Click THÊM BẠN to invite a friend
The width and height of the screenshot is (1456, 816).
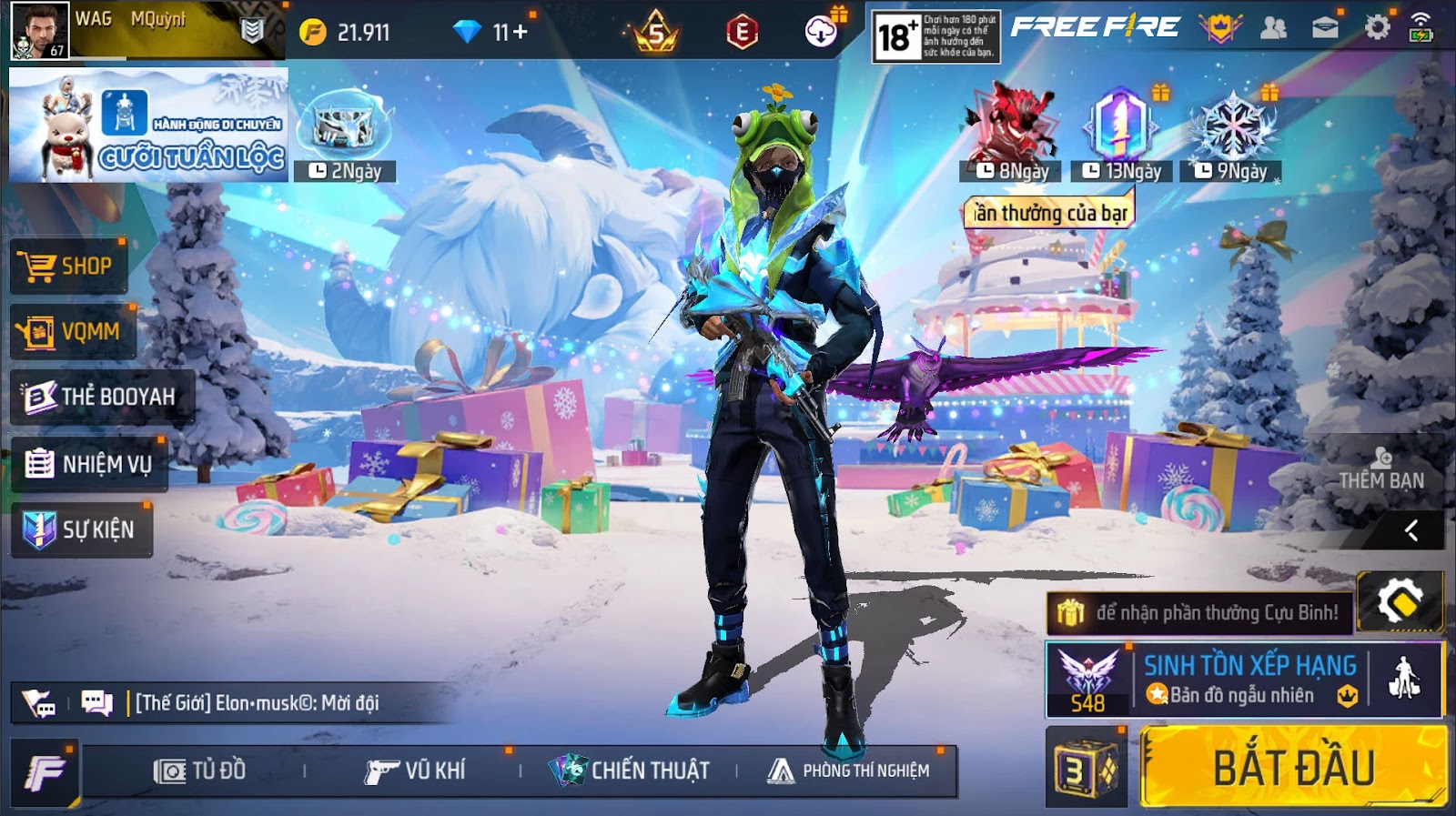pyautogui.click(x=1381, y=470)
